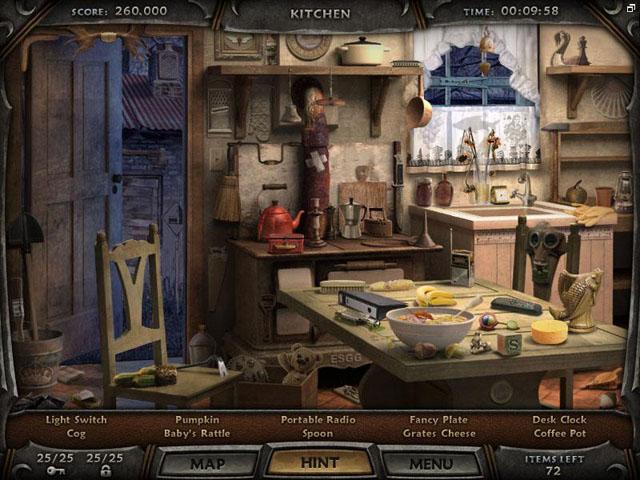Image resolution: width=640 pixels, height=480 pixels.
Task: Choose the "Cog" list entry
Action: coord(77,434)
